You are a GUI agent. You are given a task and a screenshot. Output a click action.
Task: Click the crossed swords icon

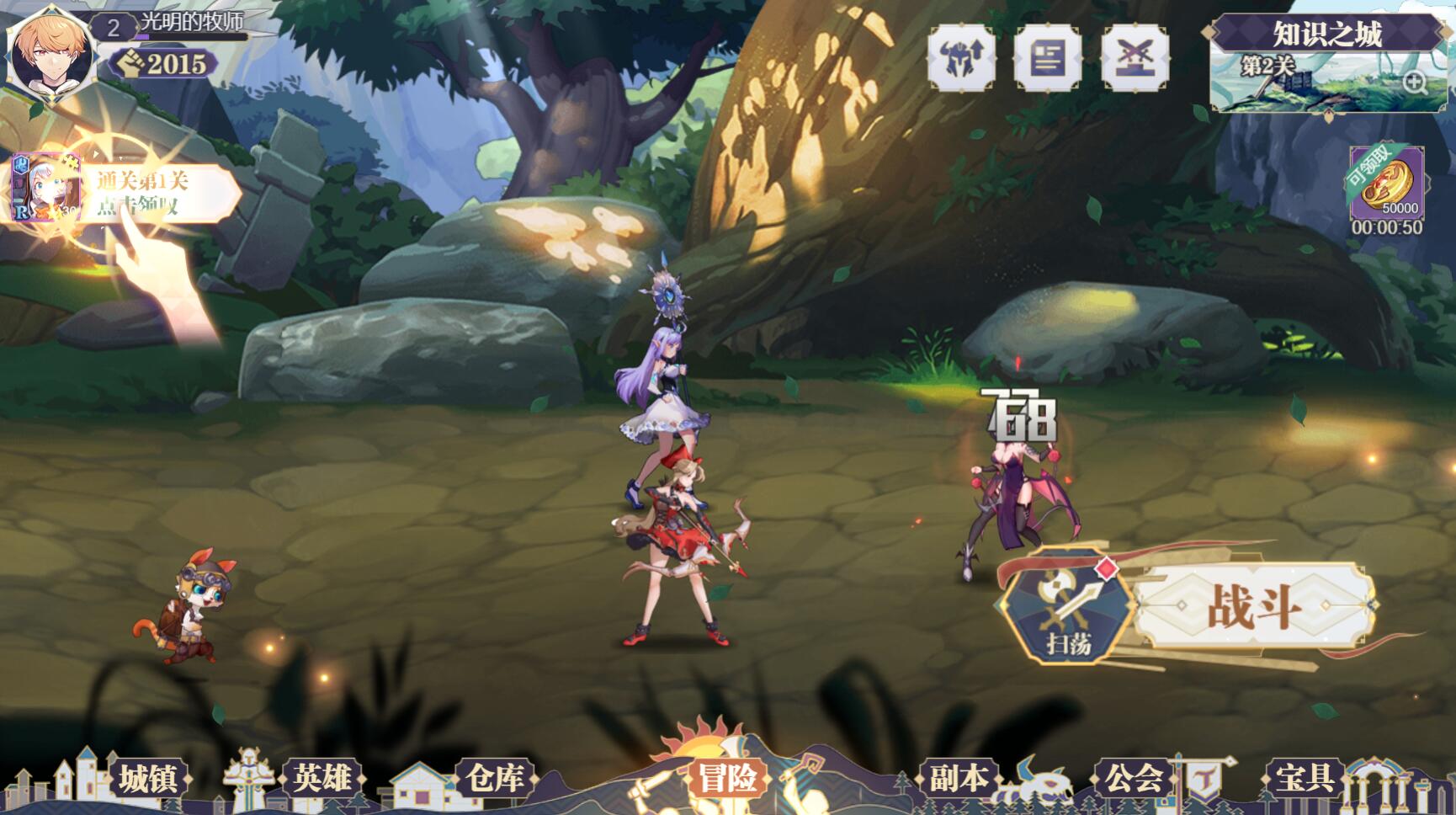[x=1135, y=57]
